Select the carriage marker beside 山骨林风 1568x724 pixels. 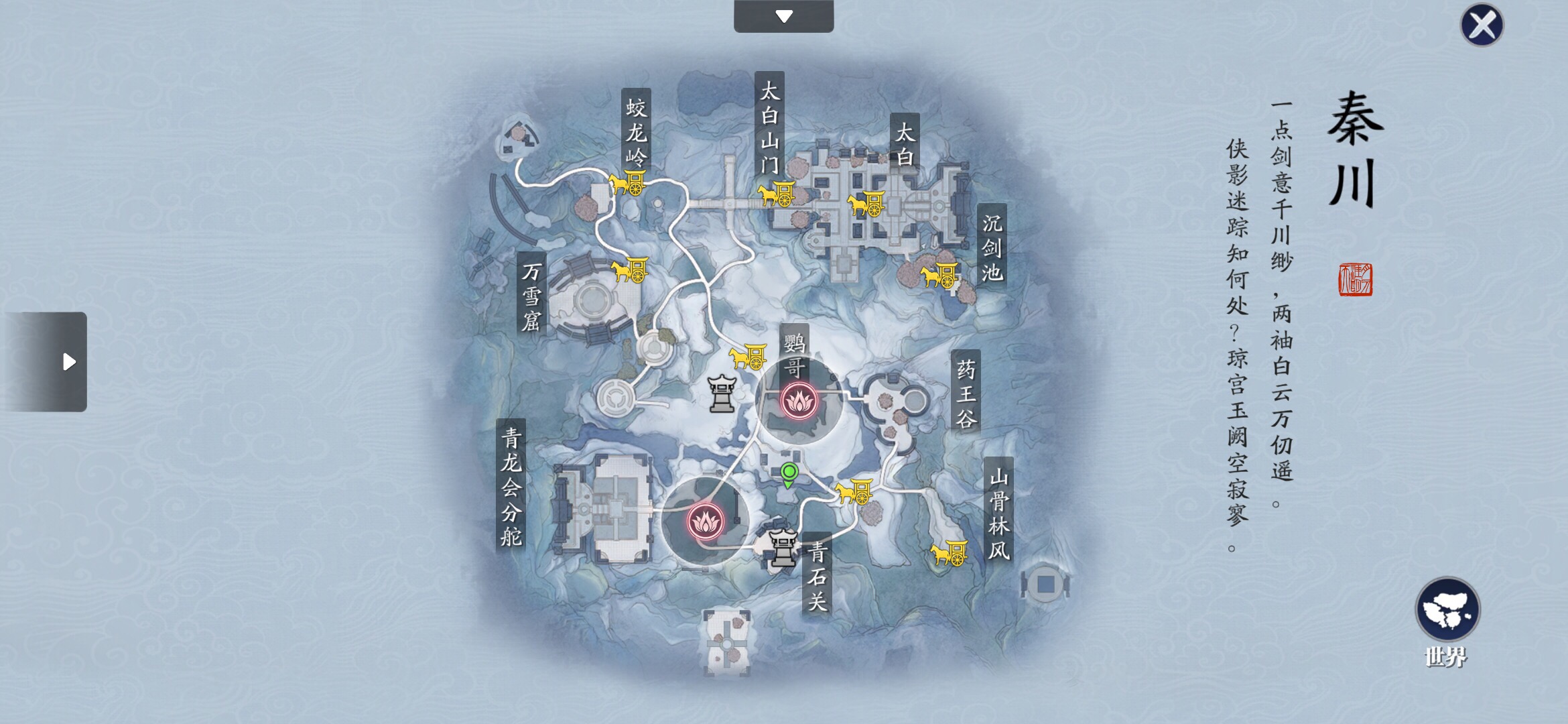point(949,554)
